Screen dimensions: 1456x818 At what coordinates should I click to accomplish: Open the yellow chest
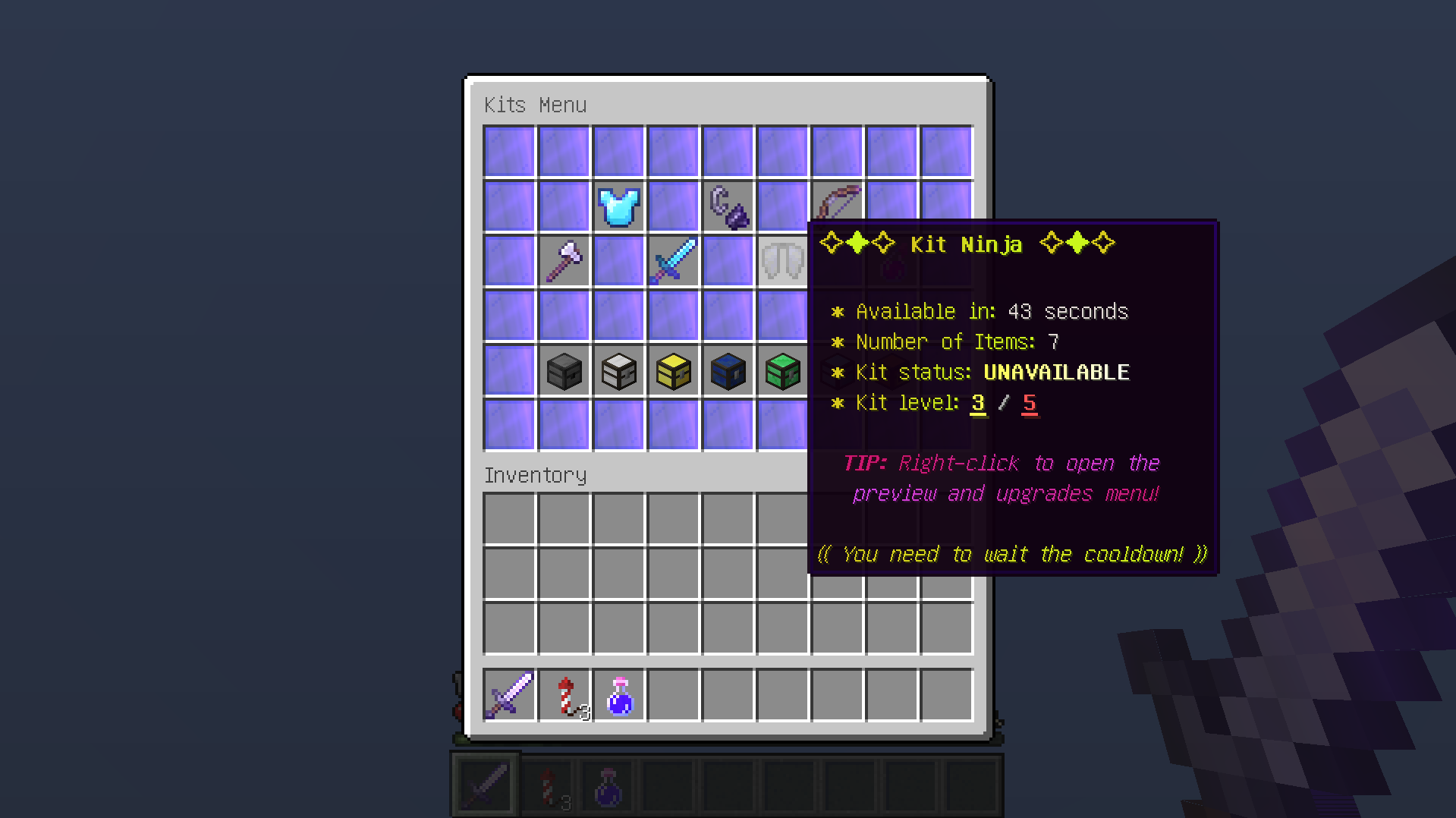point(673,371)
